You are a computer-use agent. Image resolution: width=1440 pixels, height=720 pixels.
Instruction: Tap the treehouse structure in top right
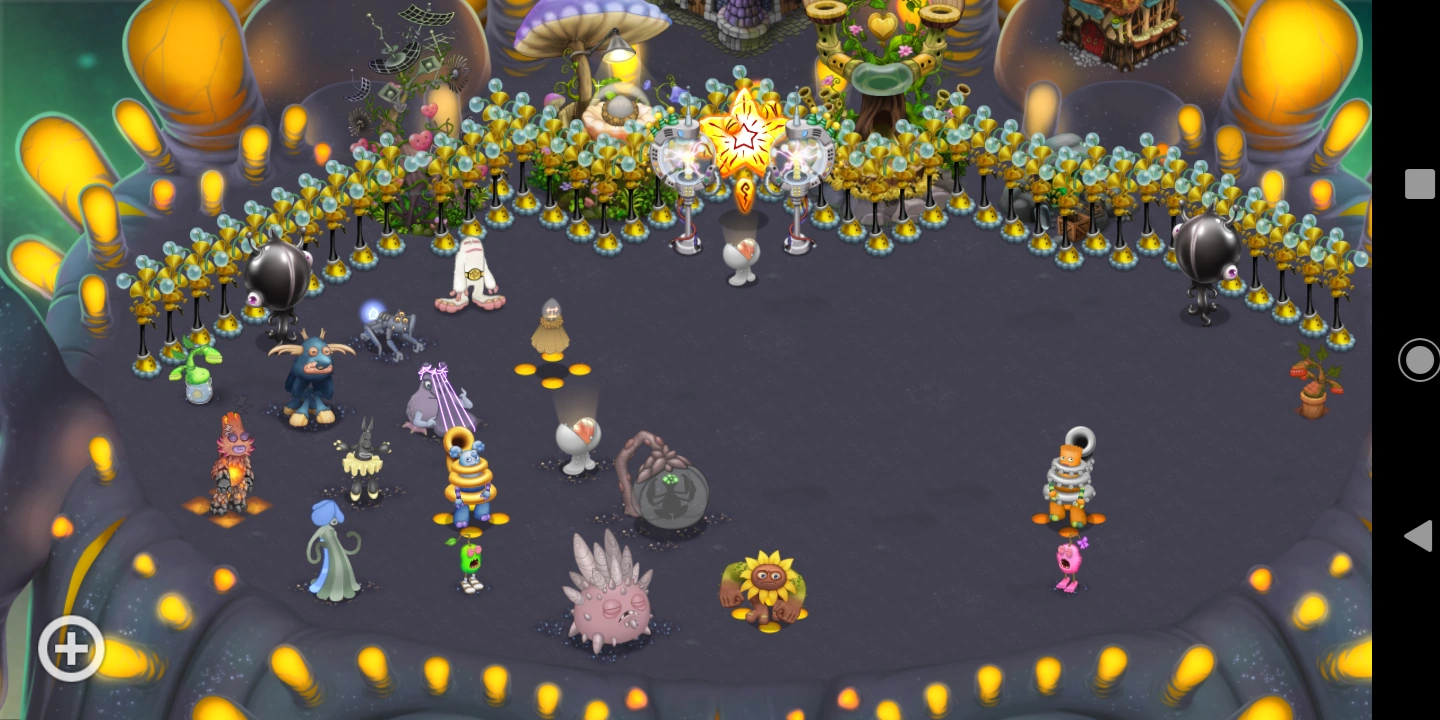pyautogui.click(x=1120, y=40)
